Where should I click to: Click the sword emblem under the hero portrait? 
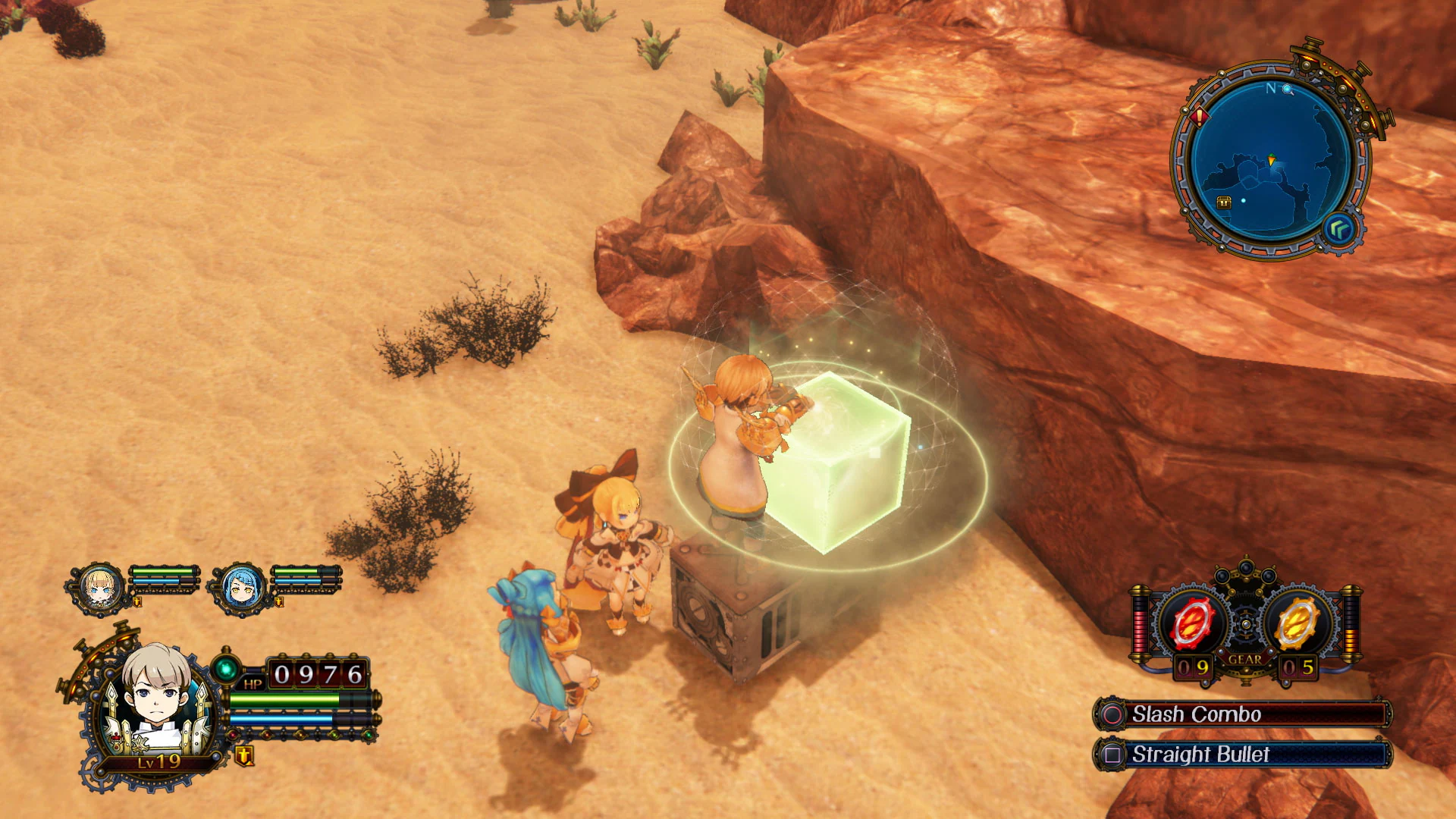(x=245, y=758)
